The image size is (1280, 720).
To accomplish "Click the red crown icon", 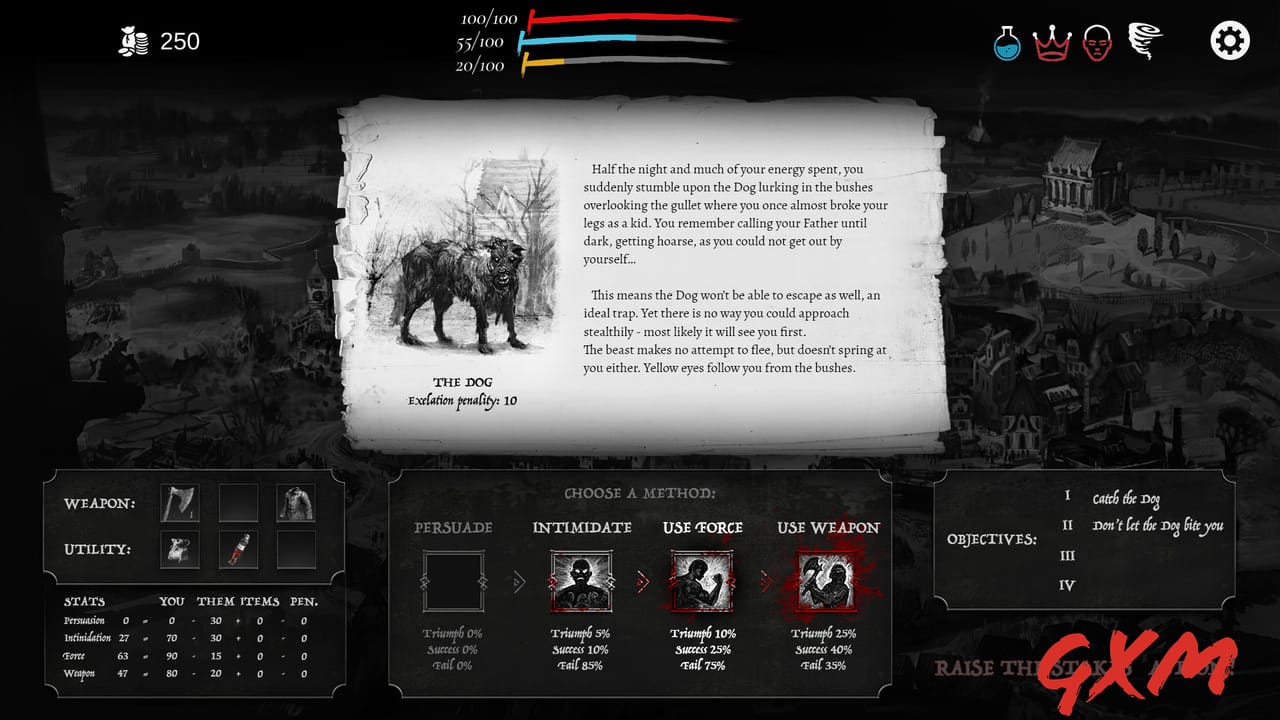I will point(1050,41).
